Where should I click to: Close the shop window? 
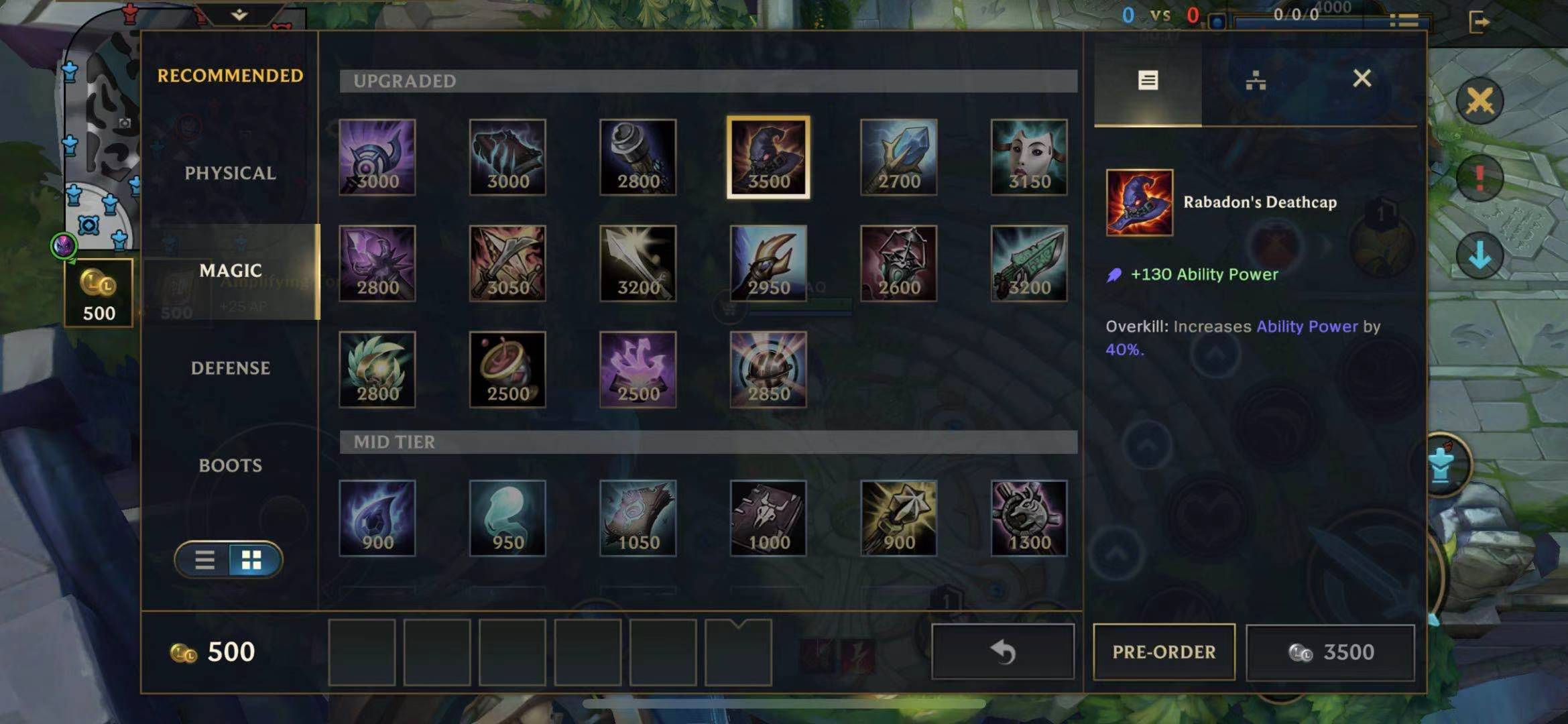(1362, 79)
